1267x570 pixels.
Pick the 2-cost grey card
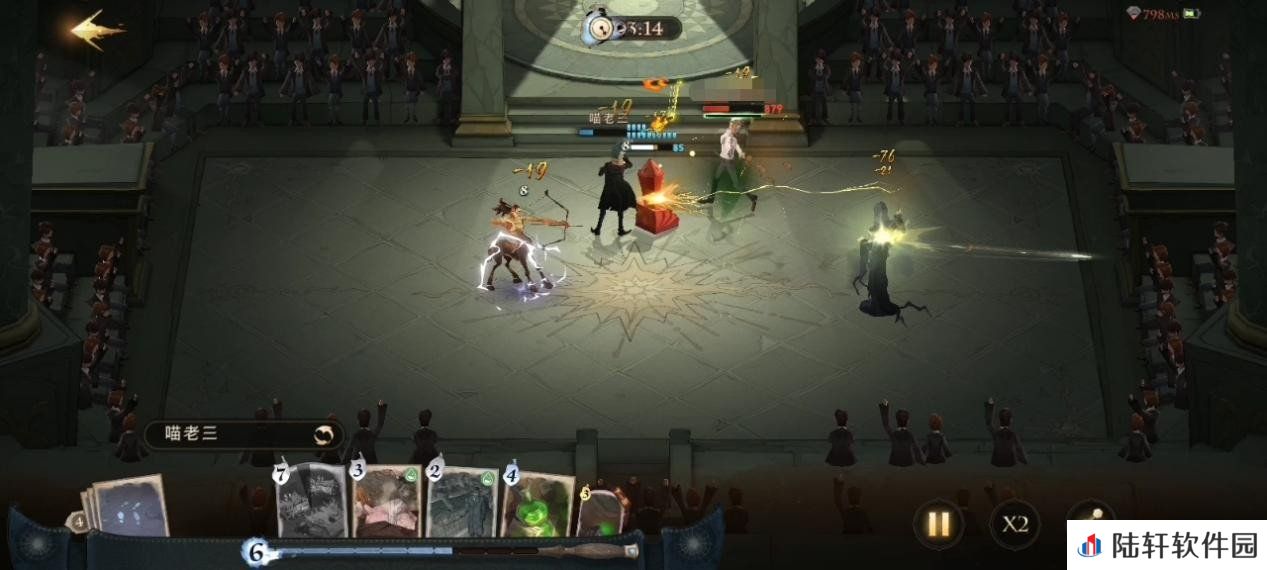[x=461, y=503]
